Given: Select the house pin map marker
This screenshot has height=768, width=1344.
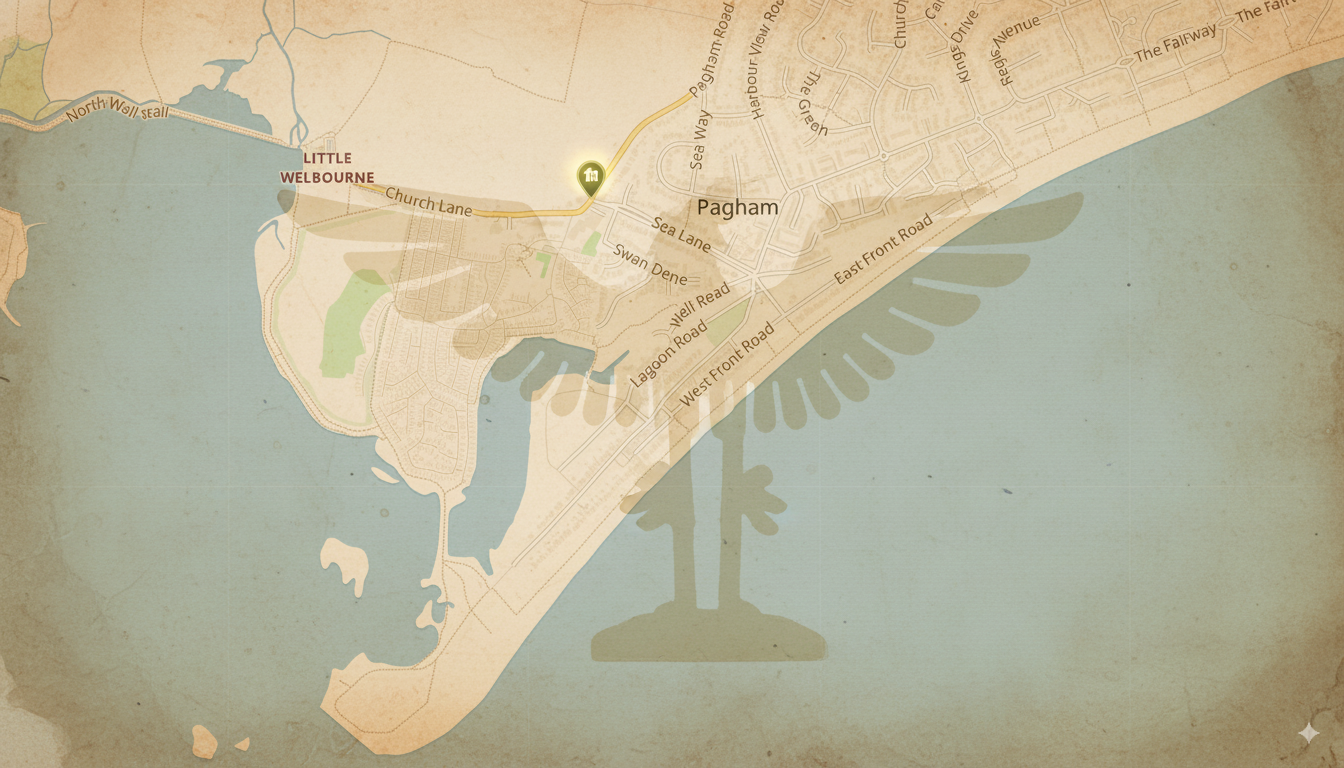Looking at the screenshot, I should coord(591,177).
